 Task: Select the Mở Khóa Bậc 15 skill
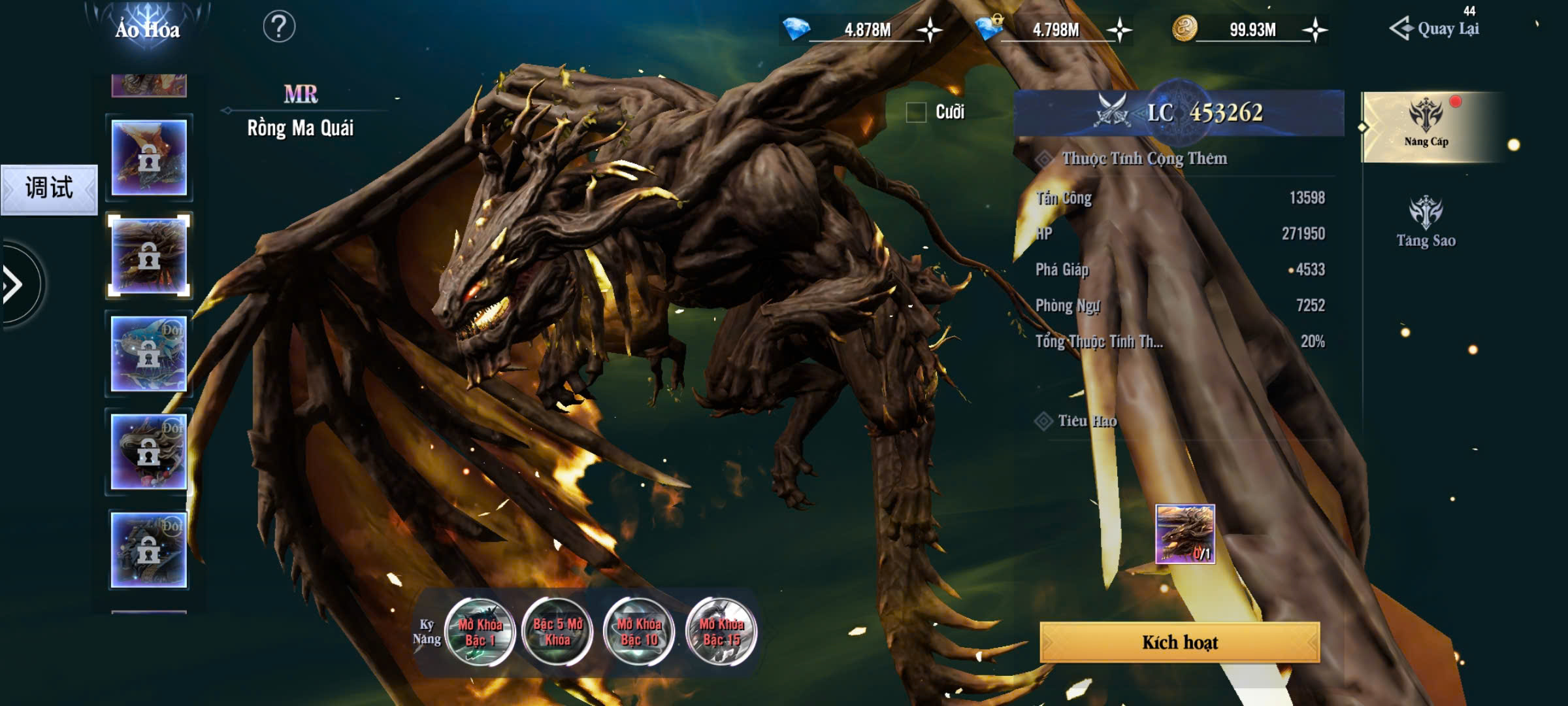721,632
